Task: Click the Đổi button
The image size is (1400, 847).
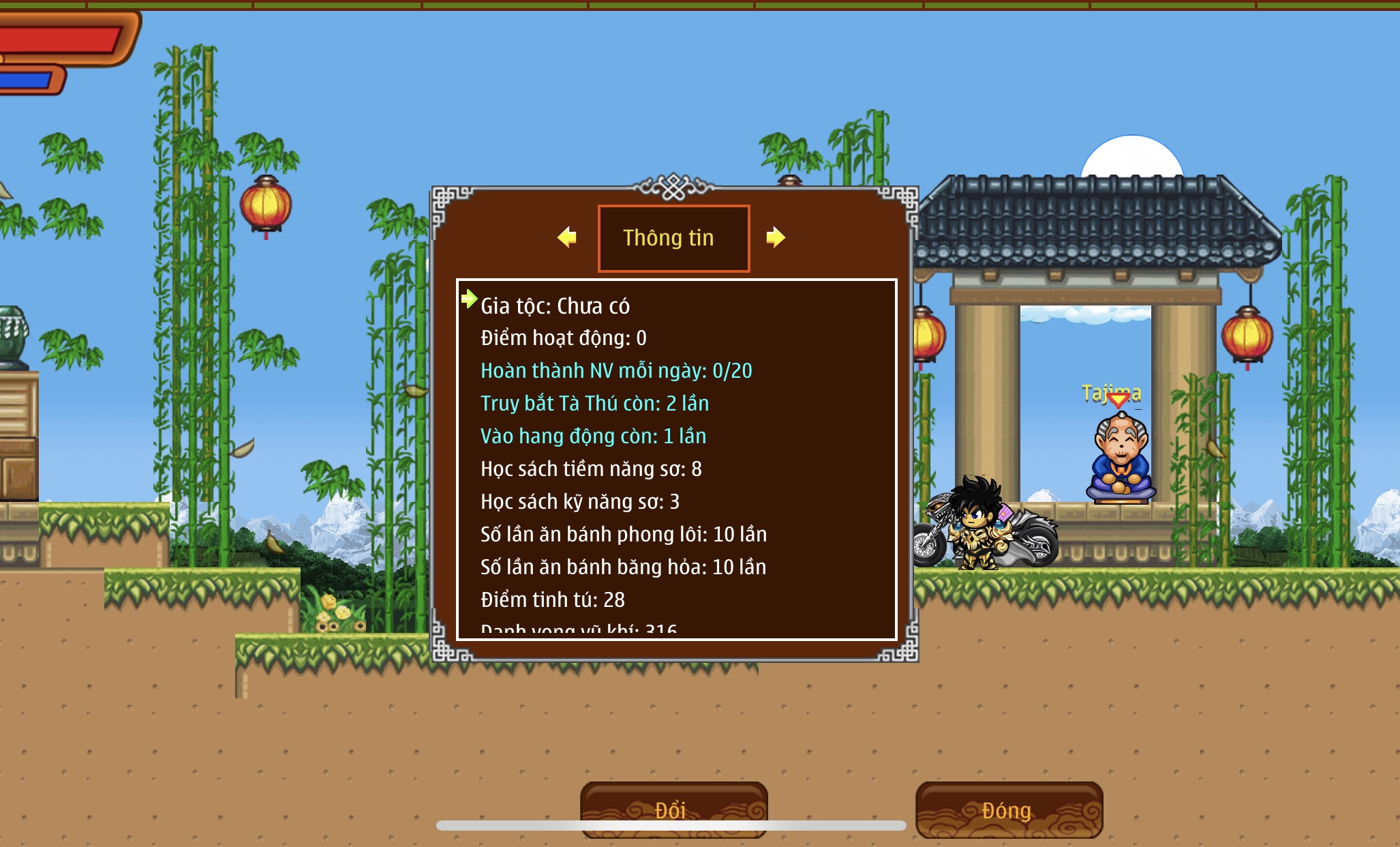Action: pos(673,809)
